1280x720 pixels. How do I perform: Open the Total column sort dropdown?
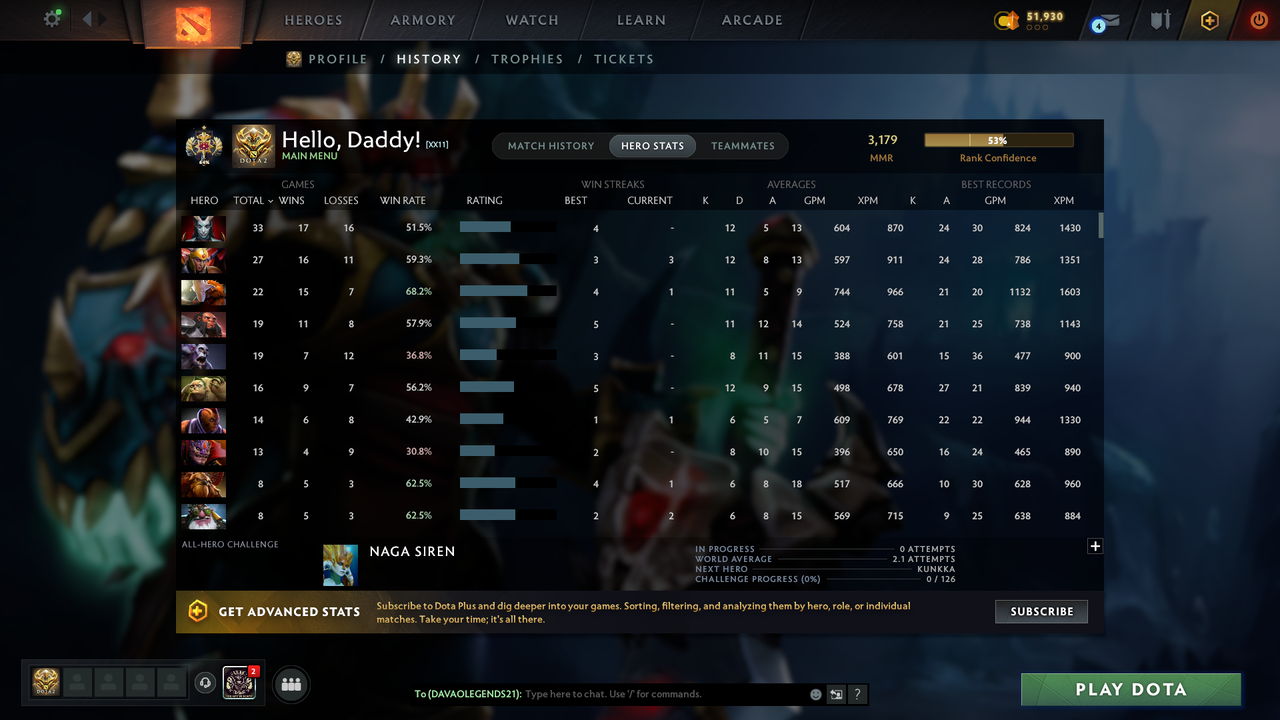[x=252, y=200]
